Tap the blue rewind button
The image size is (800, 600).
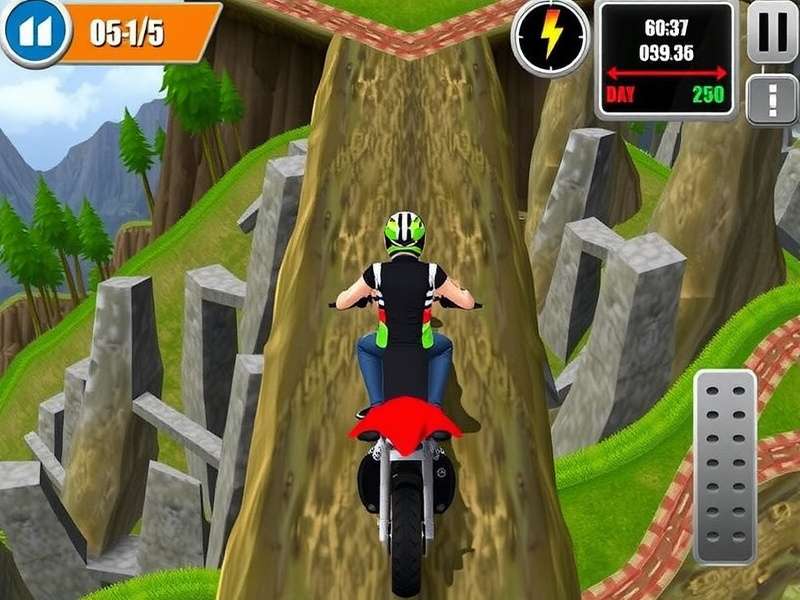(32, 31)
